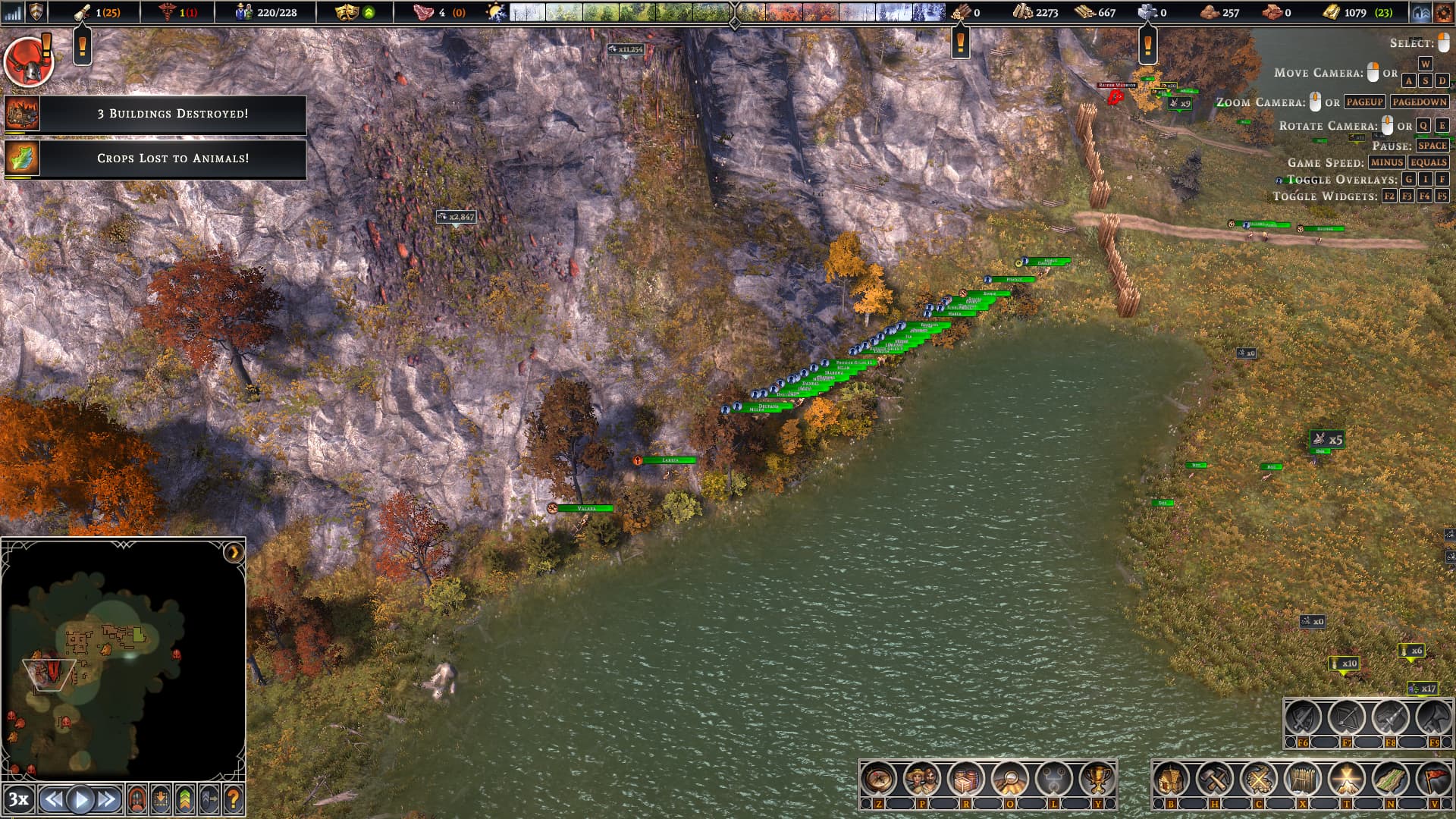Open the 'Crops Lost to Animals!' notification

[x=172, y=158]
